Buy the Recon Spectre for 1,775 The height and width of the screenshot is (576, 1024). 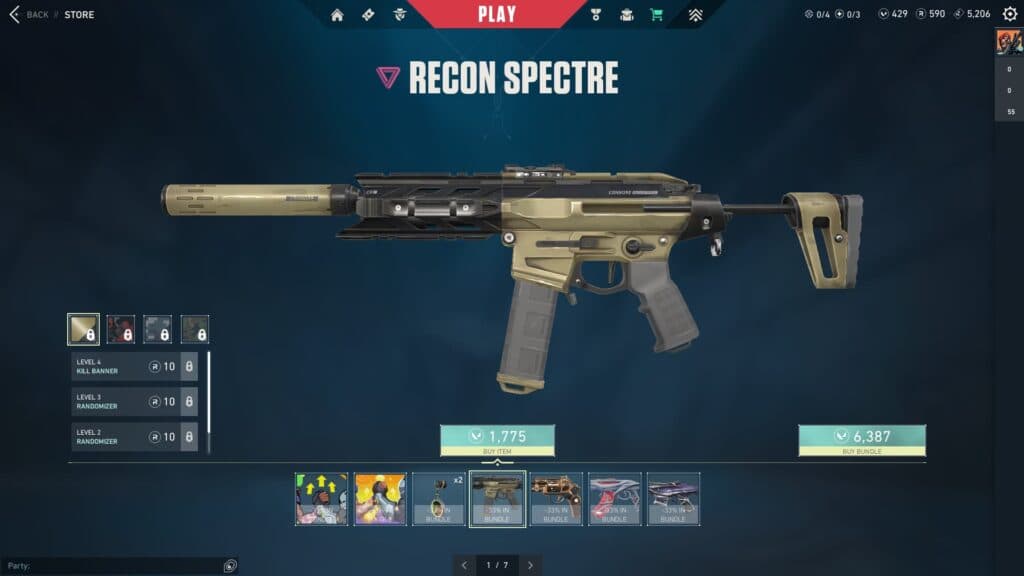coord(497,440)
